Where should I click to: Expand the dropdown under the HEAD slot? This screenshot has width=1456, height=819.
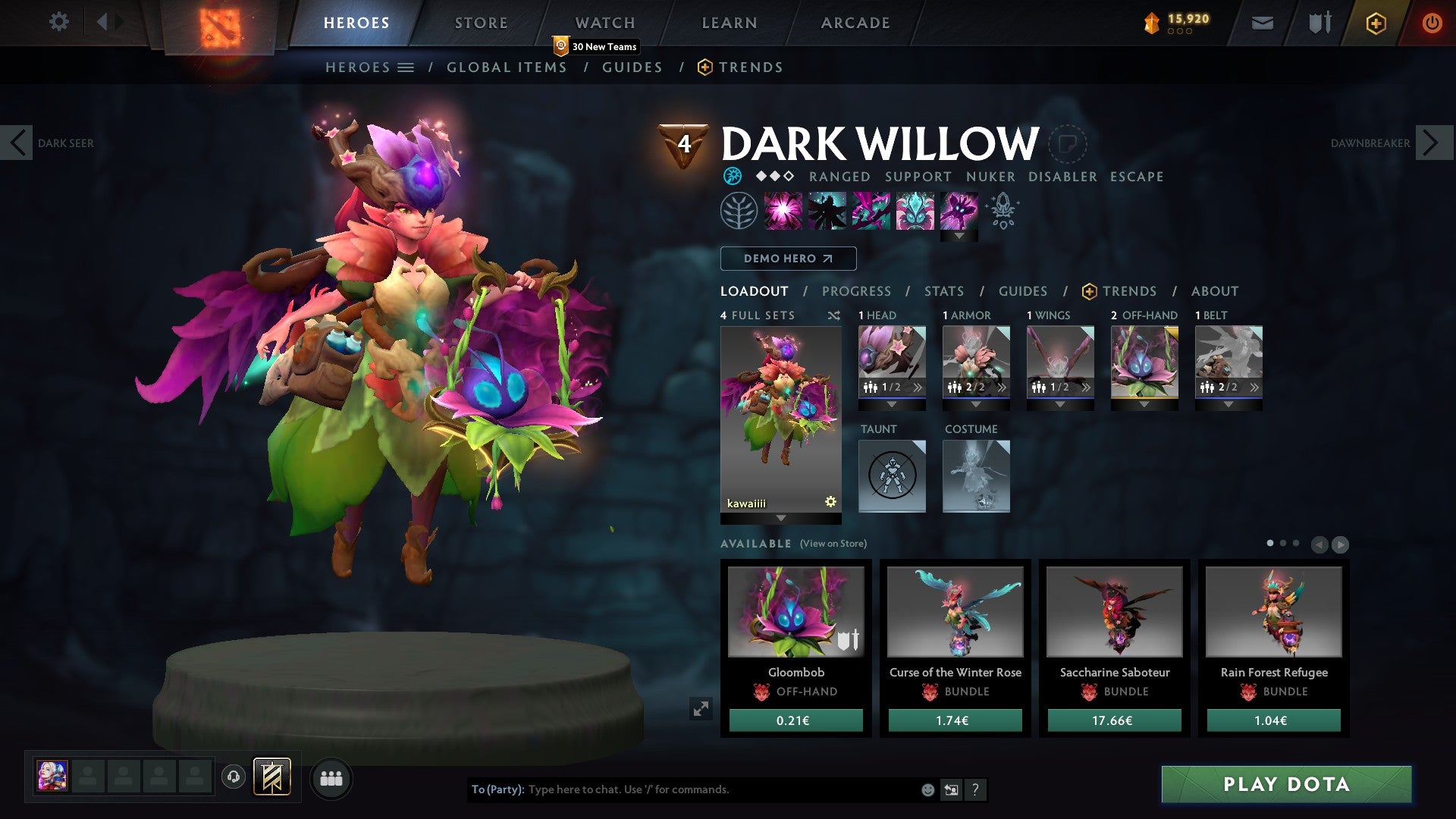pyautogui.click(x=892, y=405)
